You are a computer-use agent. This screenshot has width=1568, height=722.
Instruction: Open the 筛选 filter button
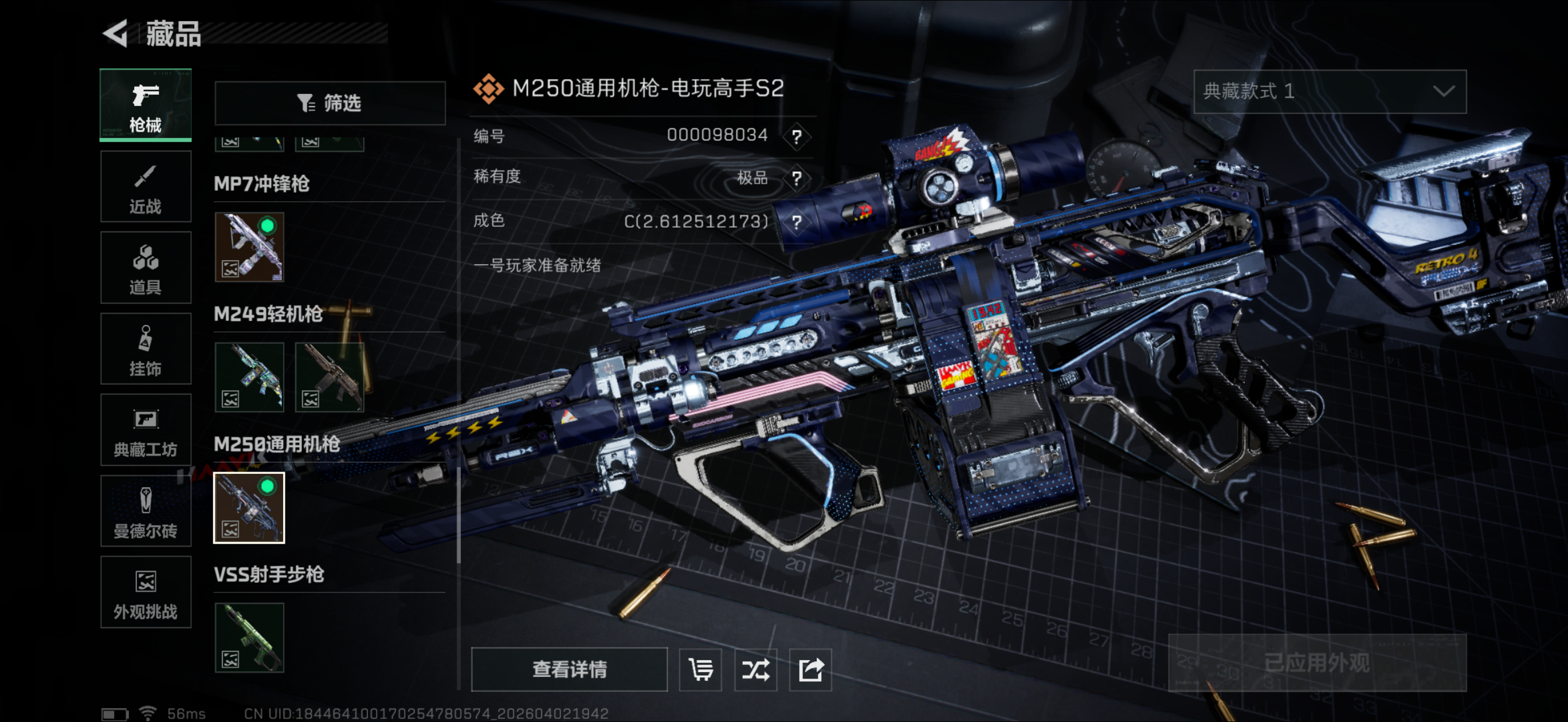tap(330, 103)
